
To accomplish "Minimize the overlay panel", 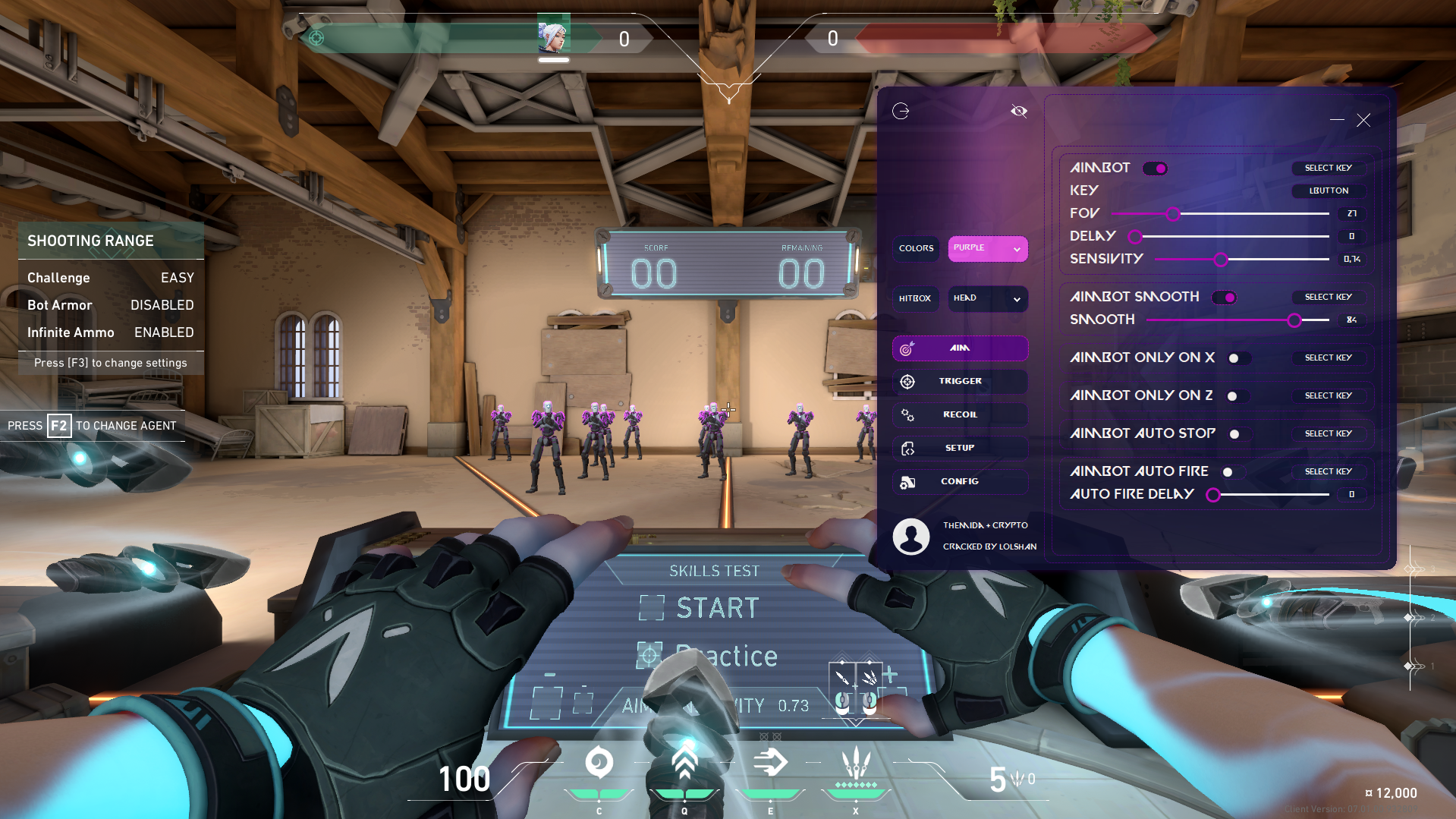I will click(1337, 120).
